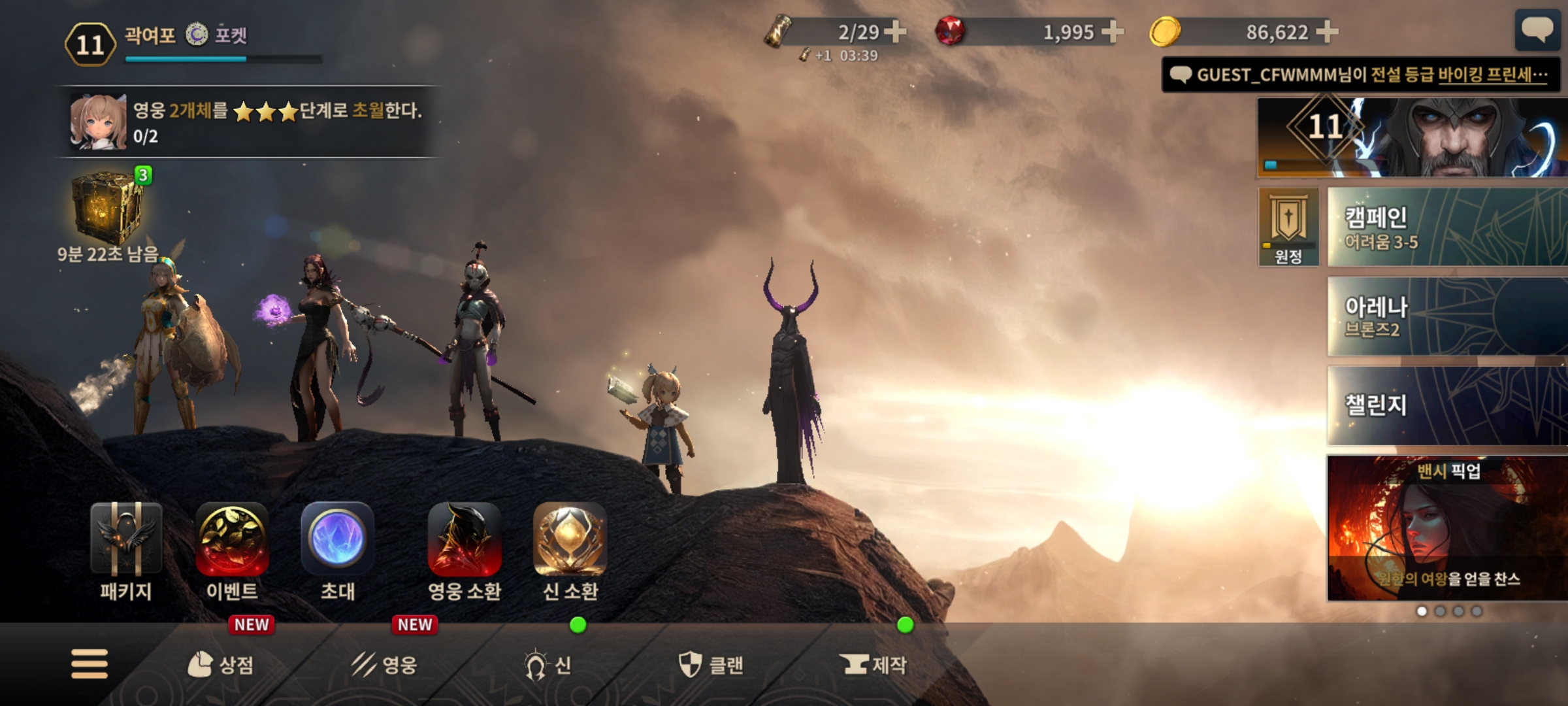This screenshot has width=1568, height=706.
Task: Open the hero transcend quest tracker
Action: 248,122
